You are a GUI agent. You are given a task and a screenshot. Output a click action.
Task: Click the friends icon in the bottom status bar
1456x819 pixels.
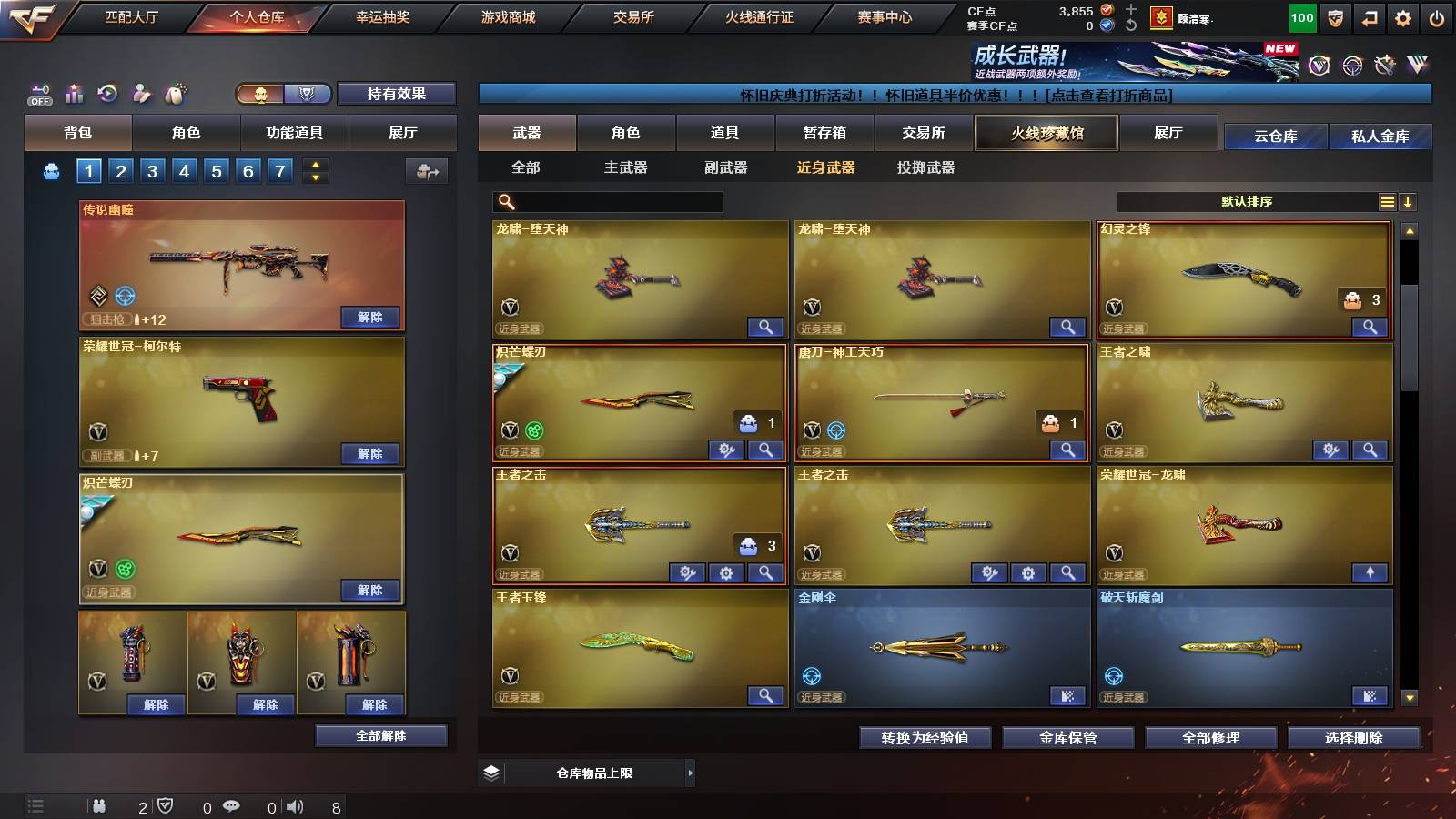coord(98,805)
